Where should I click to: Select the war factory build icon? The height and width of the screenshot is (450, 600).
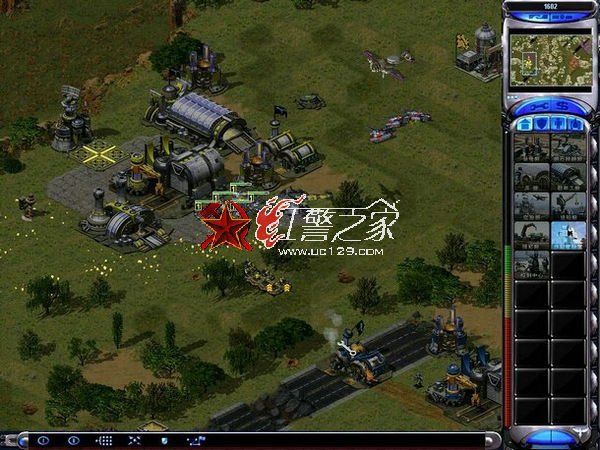(x=567, y=176)
